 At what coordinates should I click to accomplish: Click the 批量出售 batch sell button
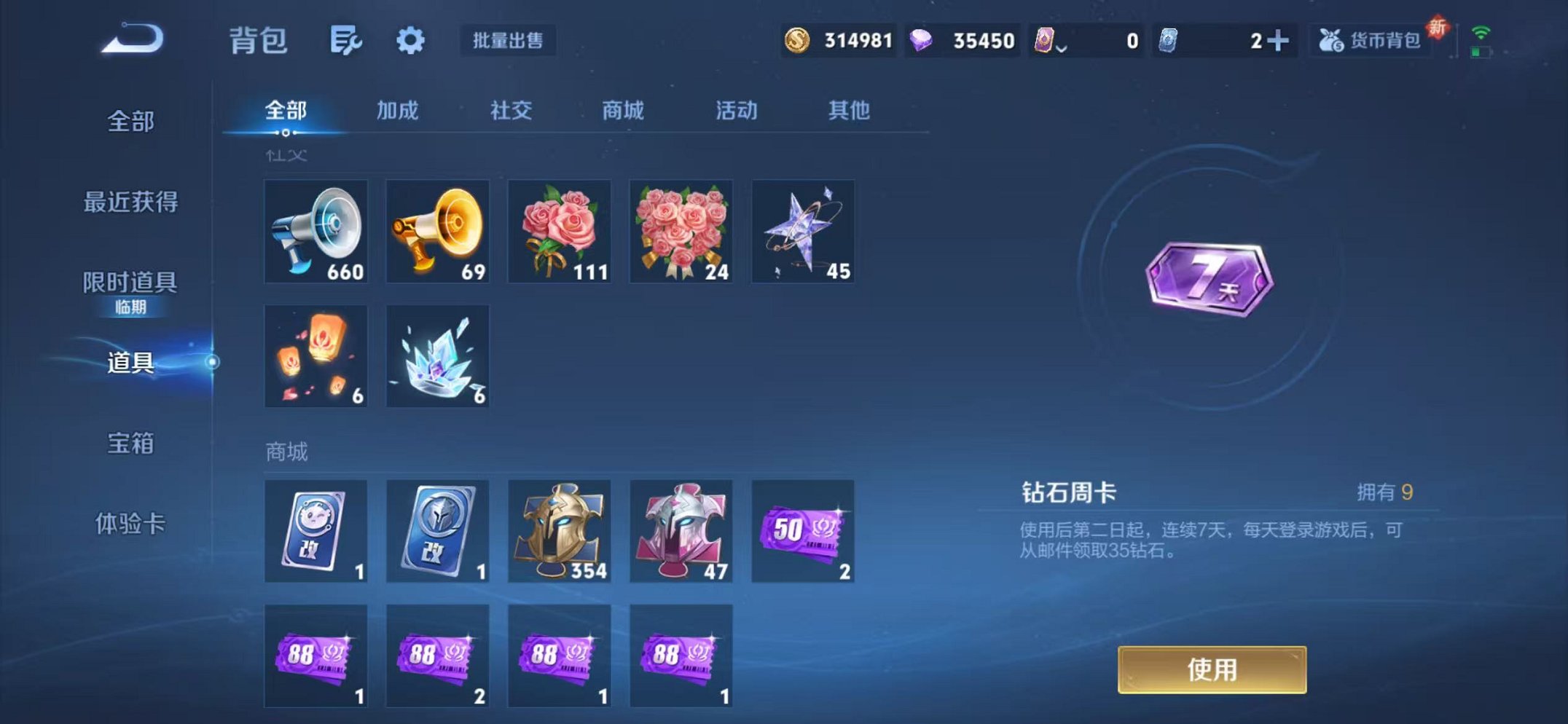(x=509, y=42)
